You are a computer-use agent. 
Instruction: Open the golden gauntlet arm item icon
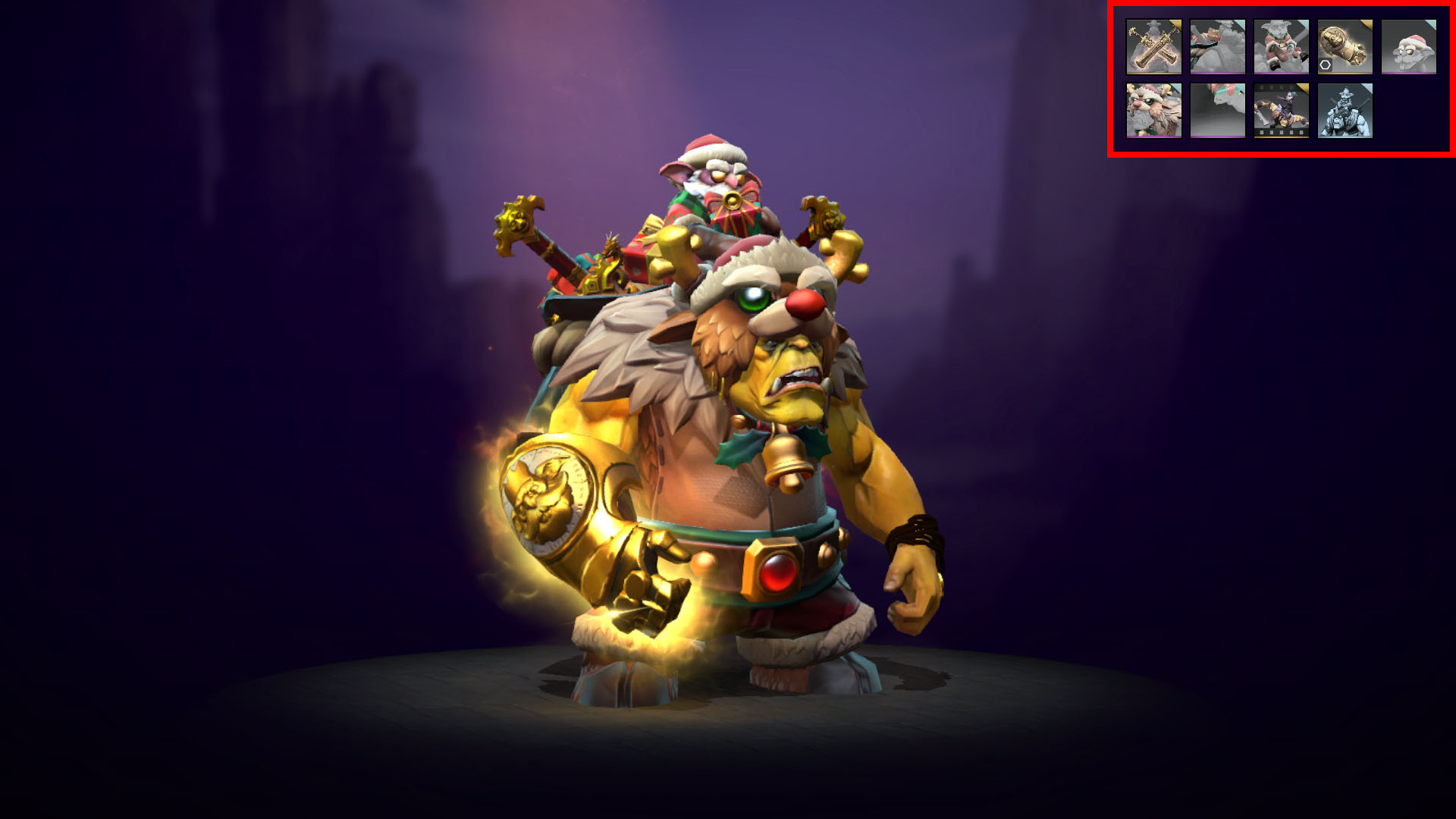[x=1345, y=47]
